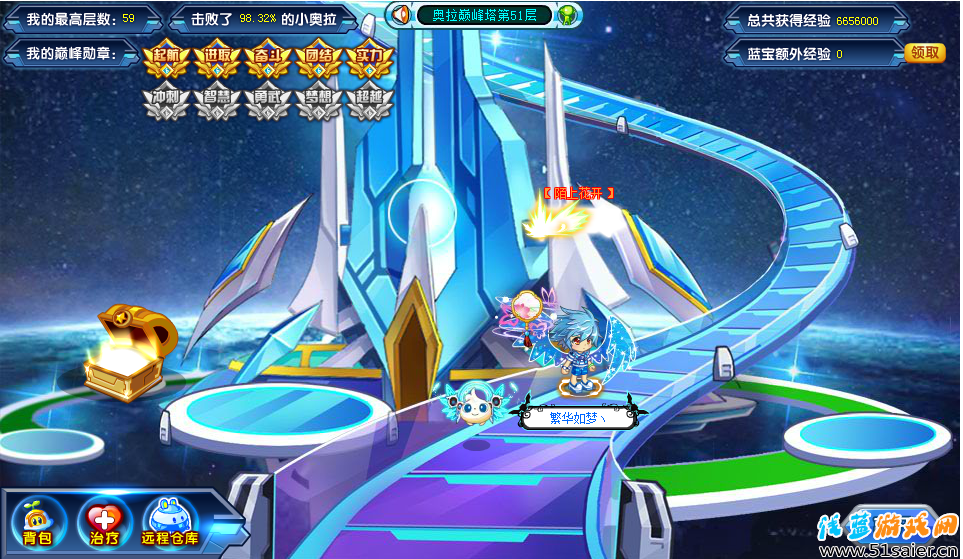963x559 pixels.
Task: Select the silver 智慧 medal
Action: point(217,103)
